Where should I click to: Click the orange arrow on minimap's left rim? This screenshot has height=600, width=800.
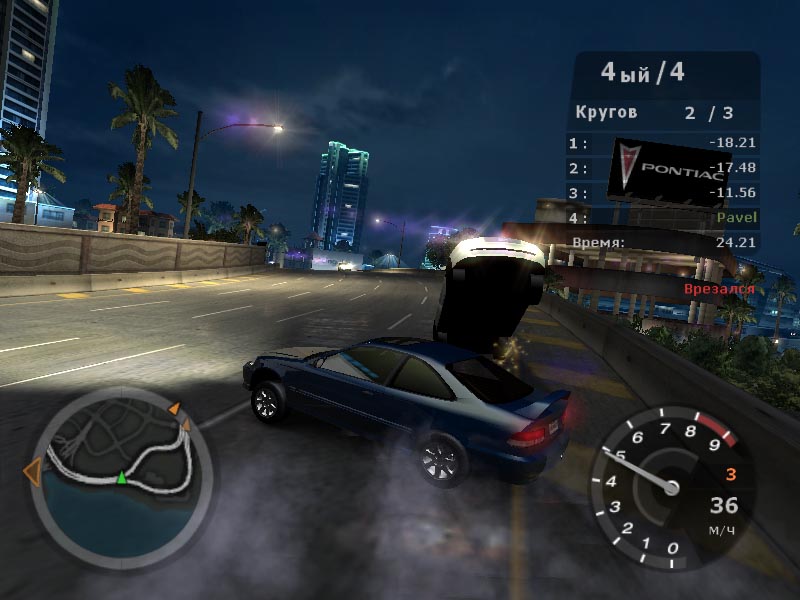click(33, 471)
